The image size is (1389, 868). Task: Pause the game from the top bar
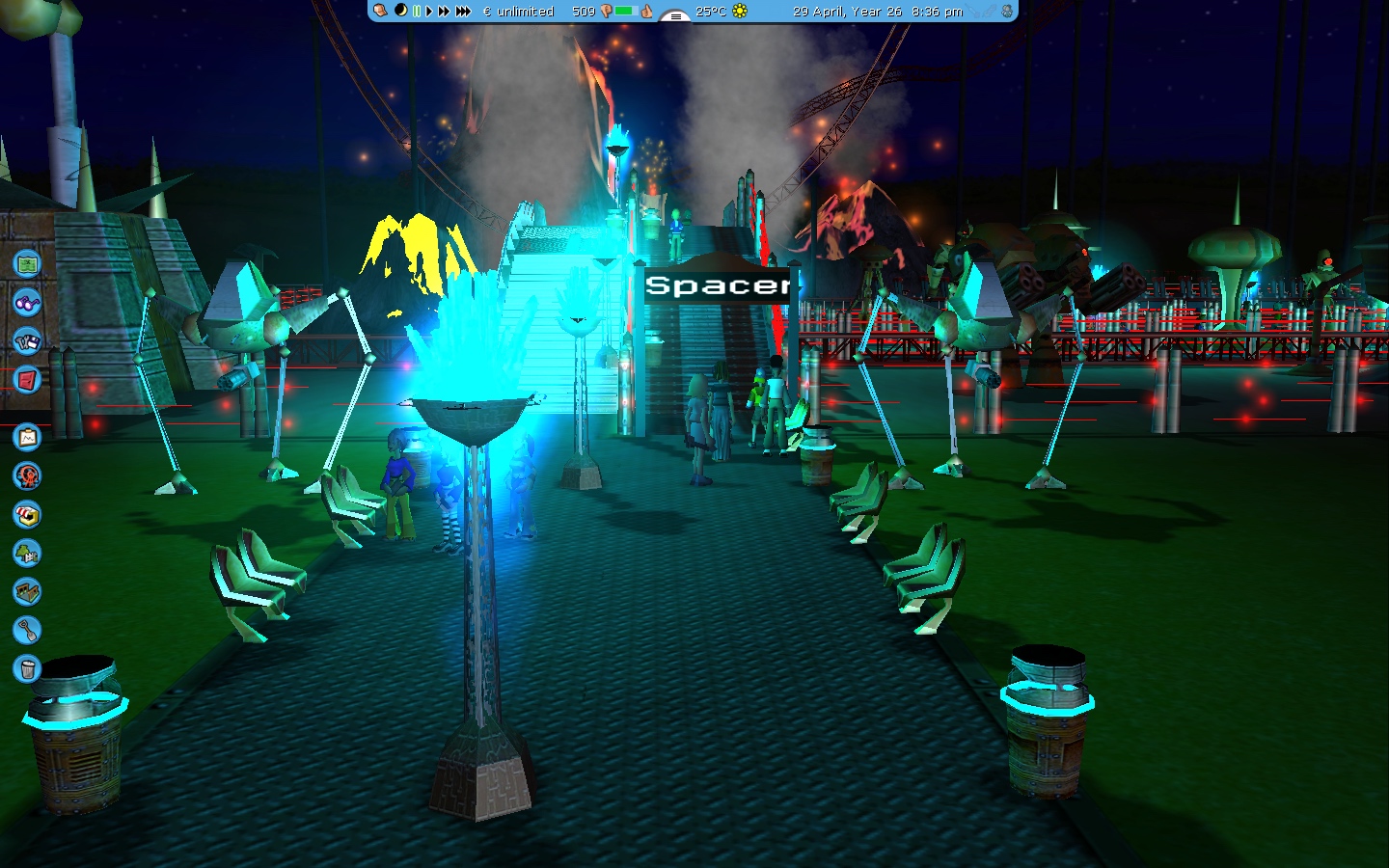[417, 12]
